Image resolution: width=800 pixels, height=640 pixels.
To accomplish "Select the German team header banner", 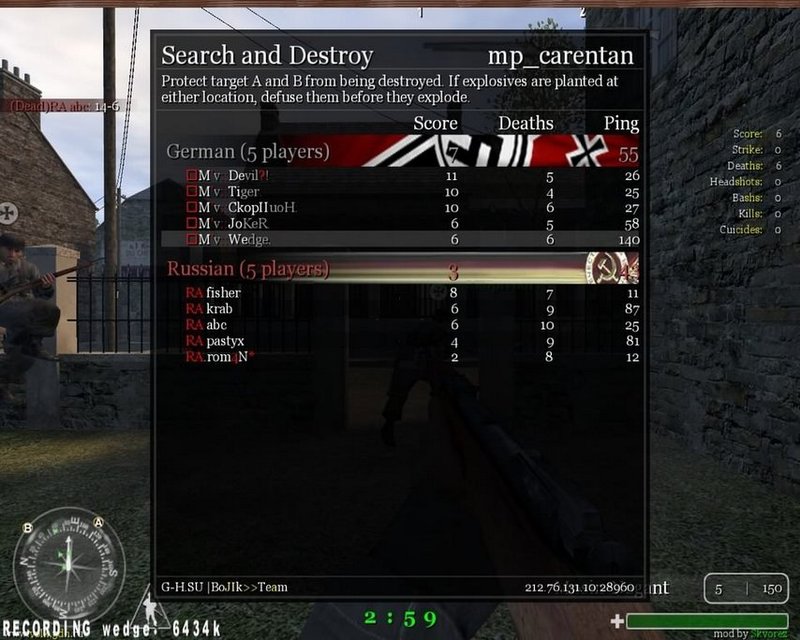I will tap(400, 152).
